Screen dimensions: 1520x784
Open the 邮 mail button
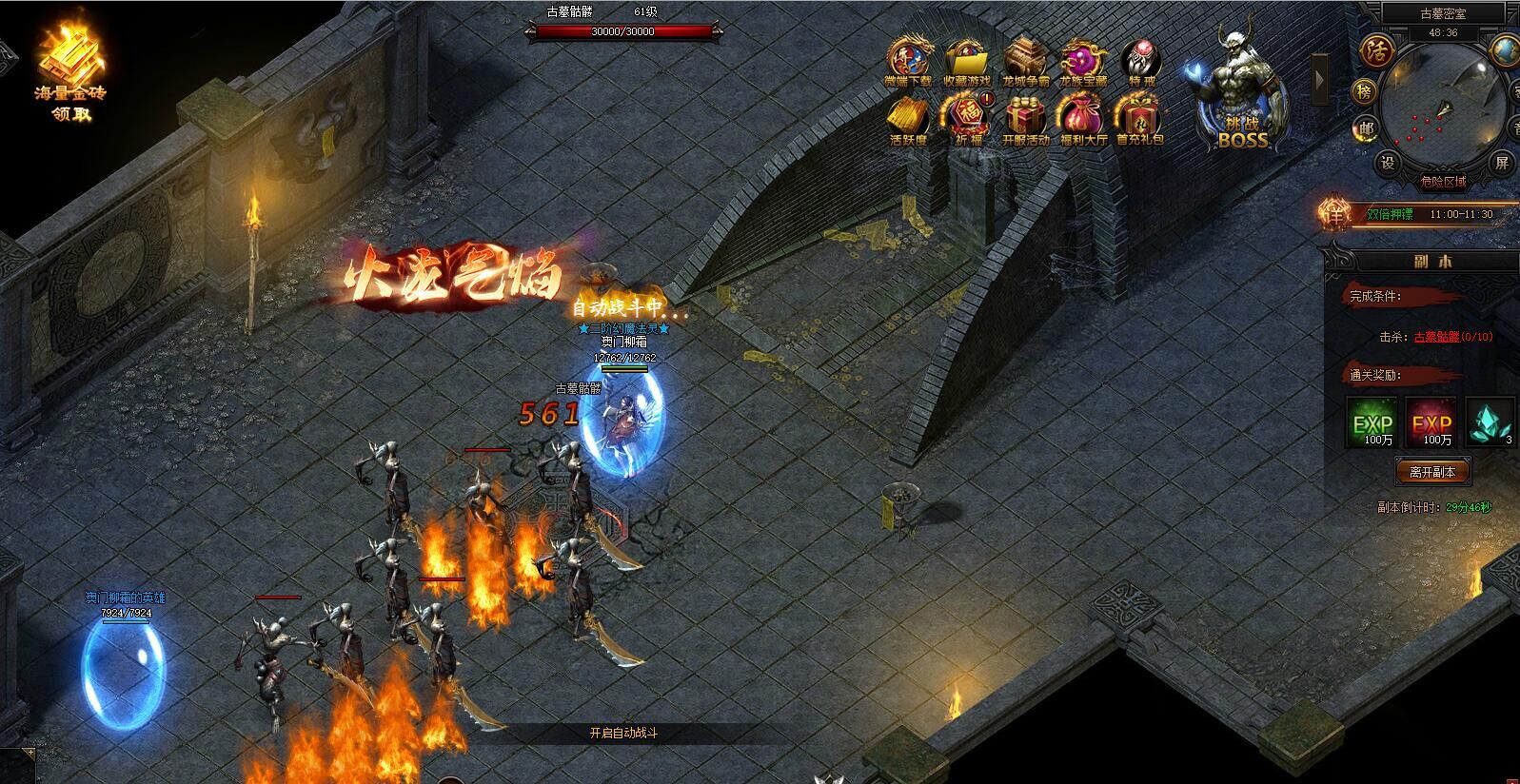tap(1367, 130)
